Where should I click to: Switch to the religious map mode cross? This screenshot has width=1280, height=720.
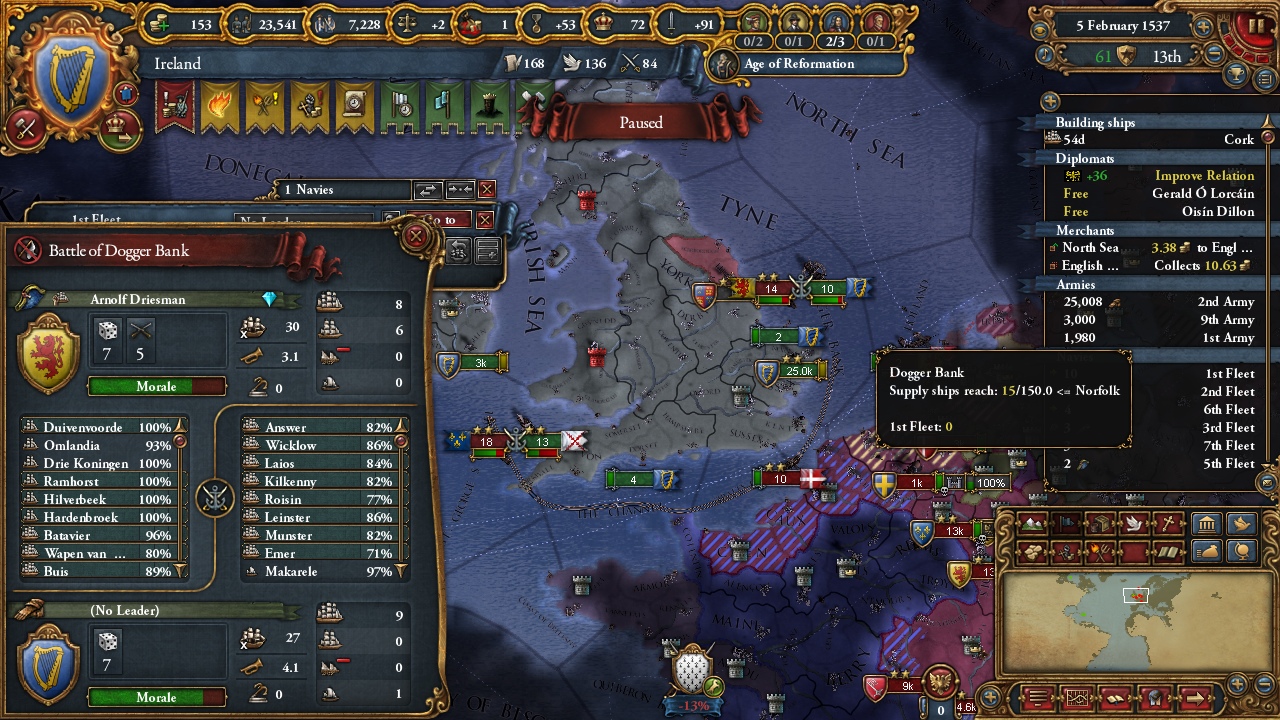click(1167, 524)
